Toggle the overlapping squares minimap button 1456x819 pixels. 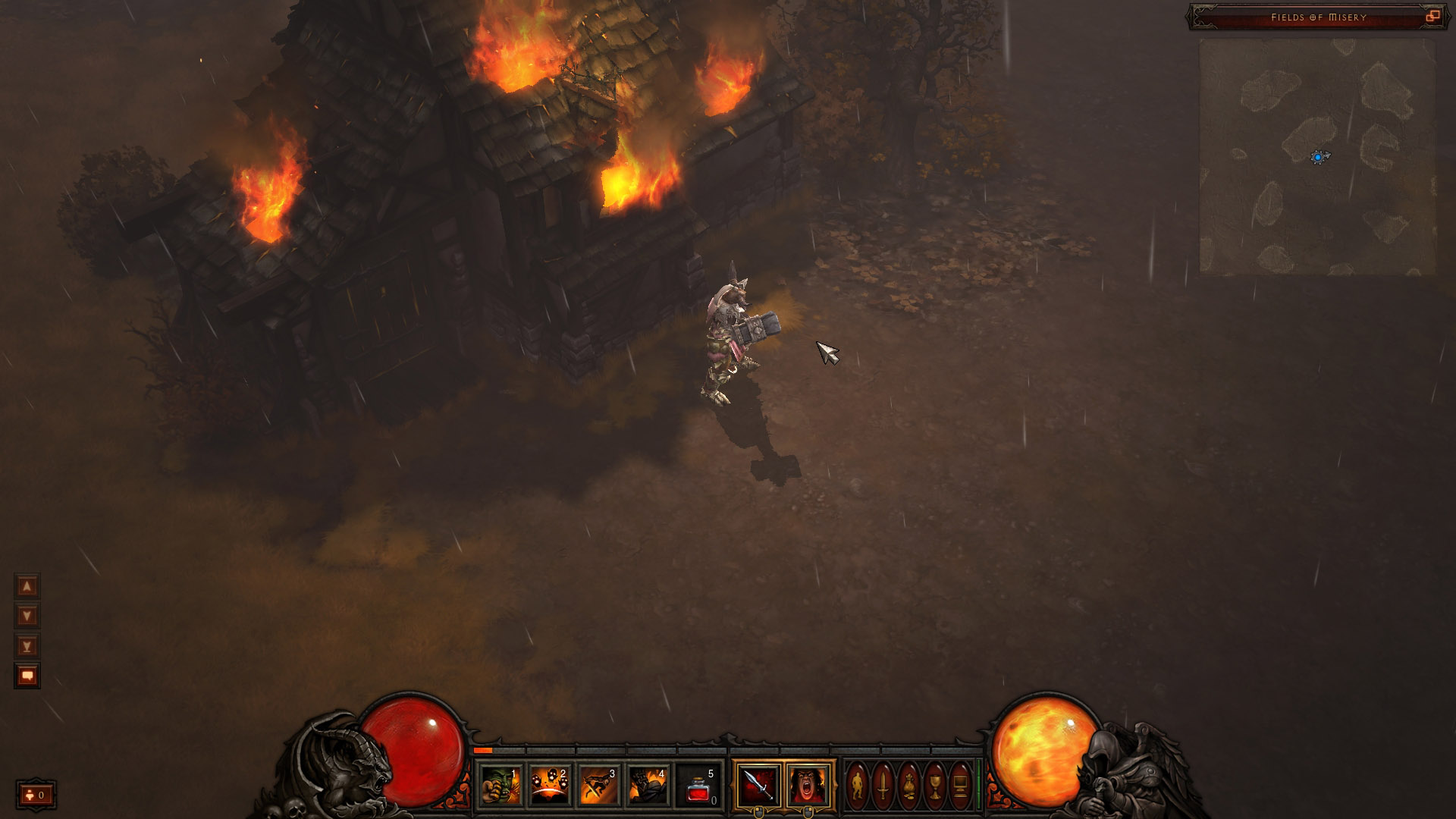1432,17
